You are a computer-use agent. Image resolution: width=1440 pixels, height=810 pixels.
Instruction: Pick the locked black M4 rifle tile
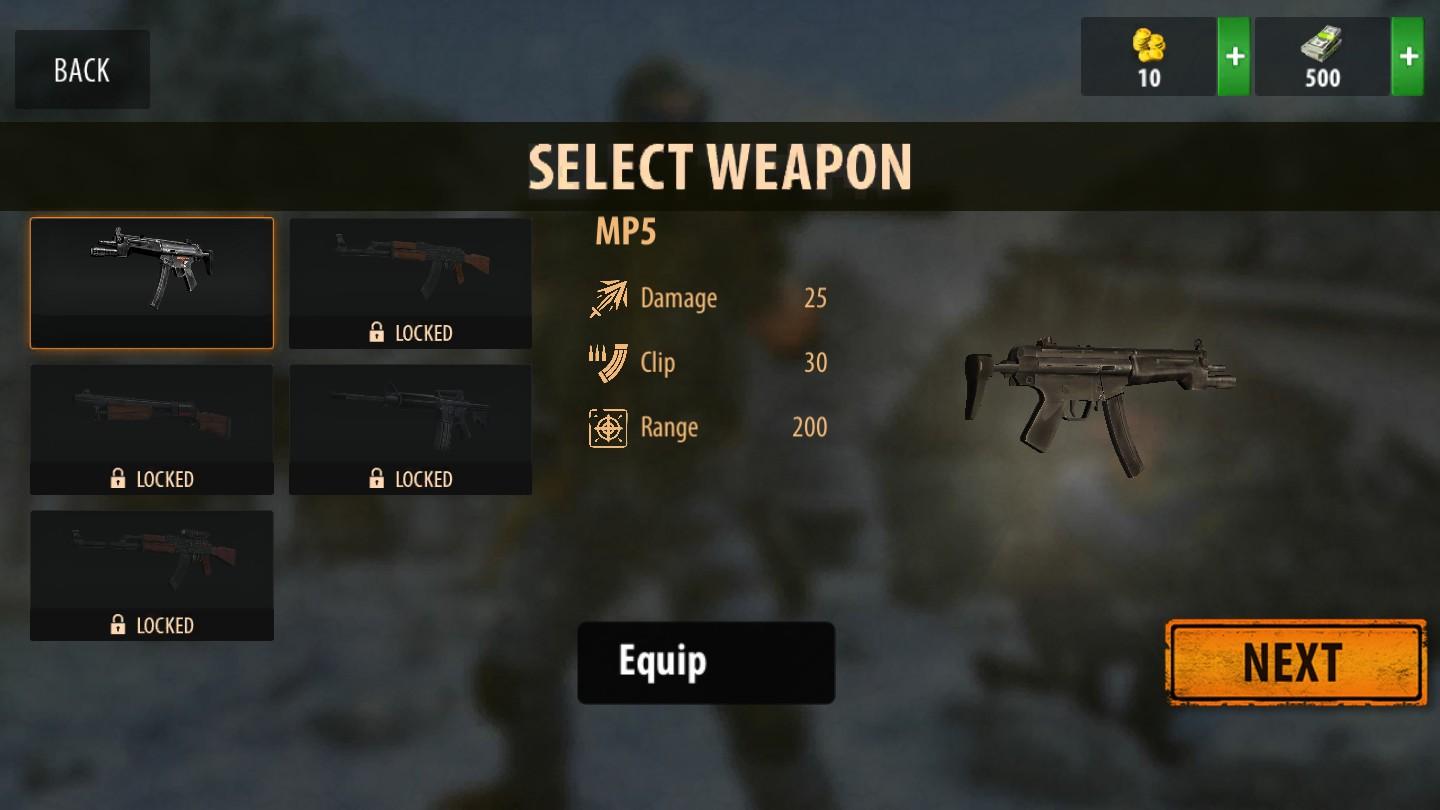410,429
